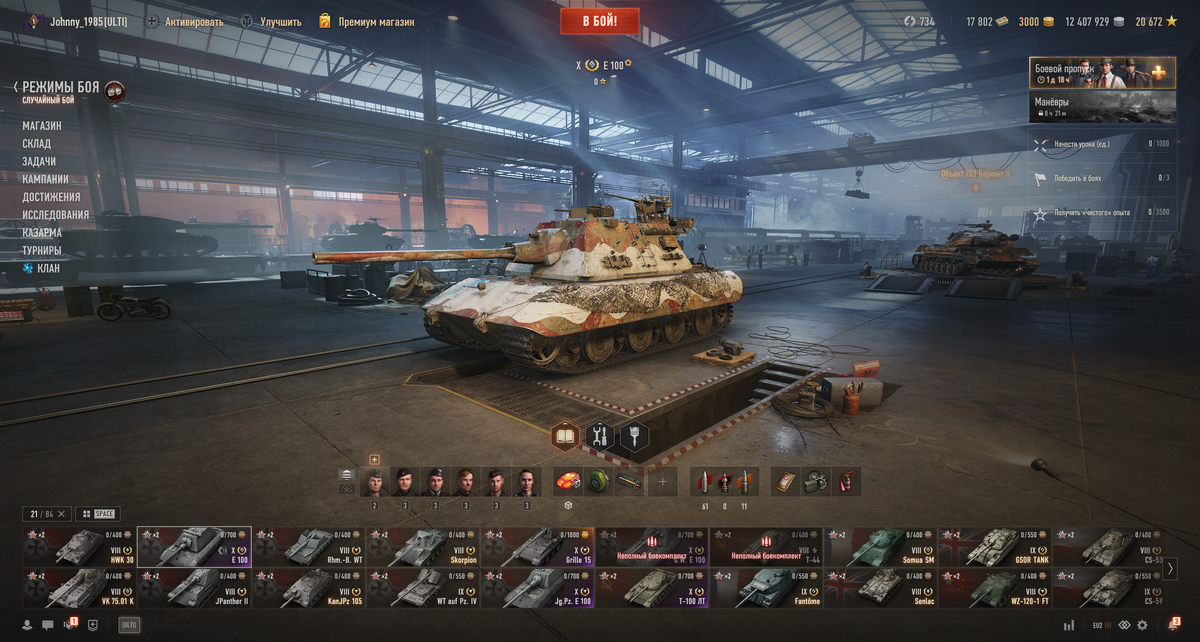
Task: Start battle with the «В бой!» button
Action: pyautogui.click(x=599, y=21)
